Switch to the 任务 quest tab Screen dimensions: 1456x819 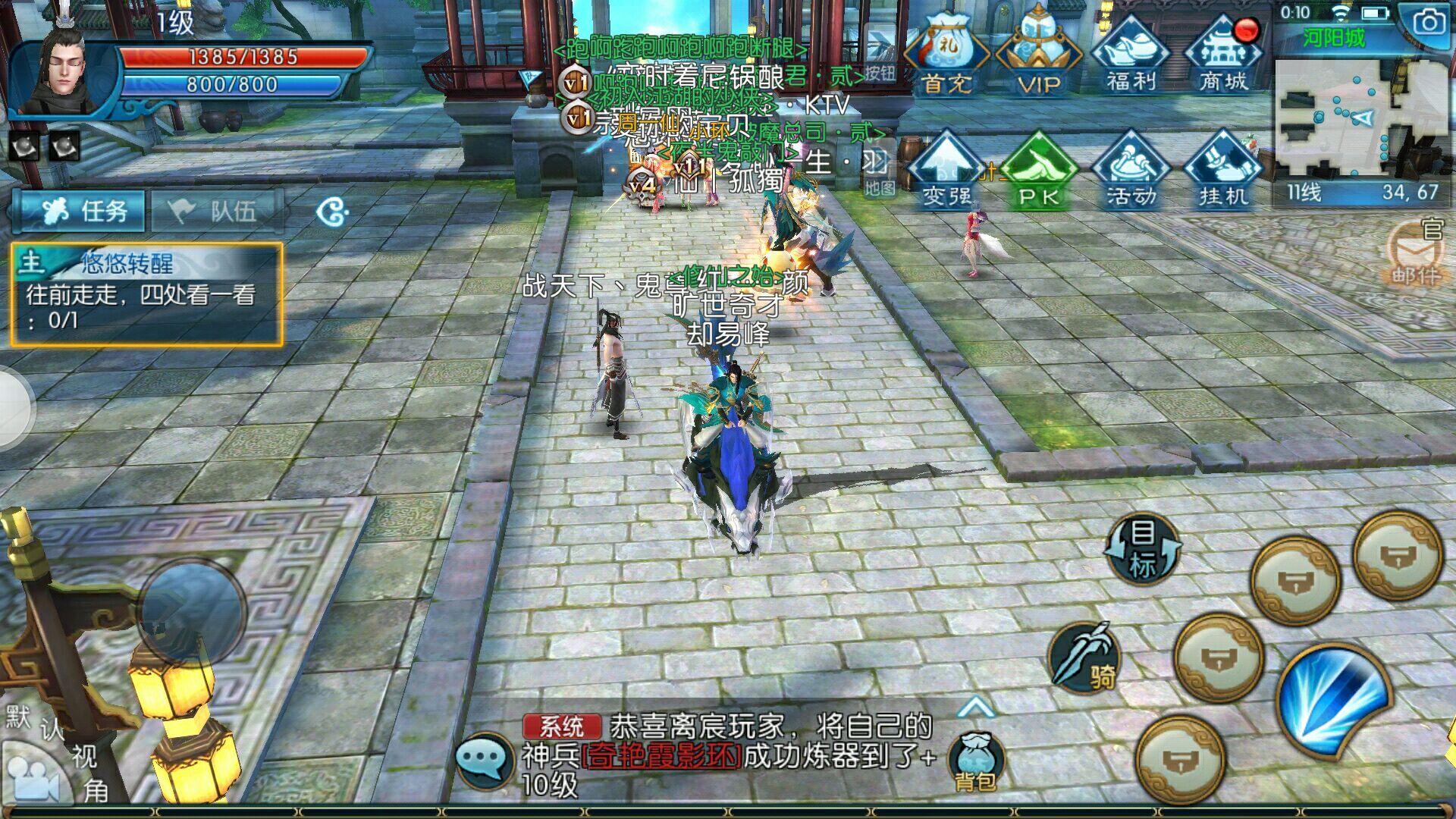[80, 210]
